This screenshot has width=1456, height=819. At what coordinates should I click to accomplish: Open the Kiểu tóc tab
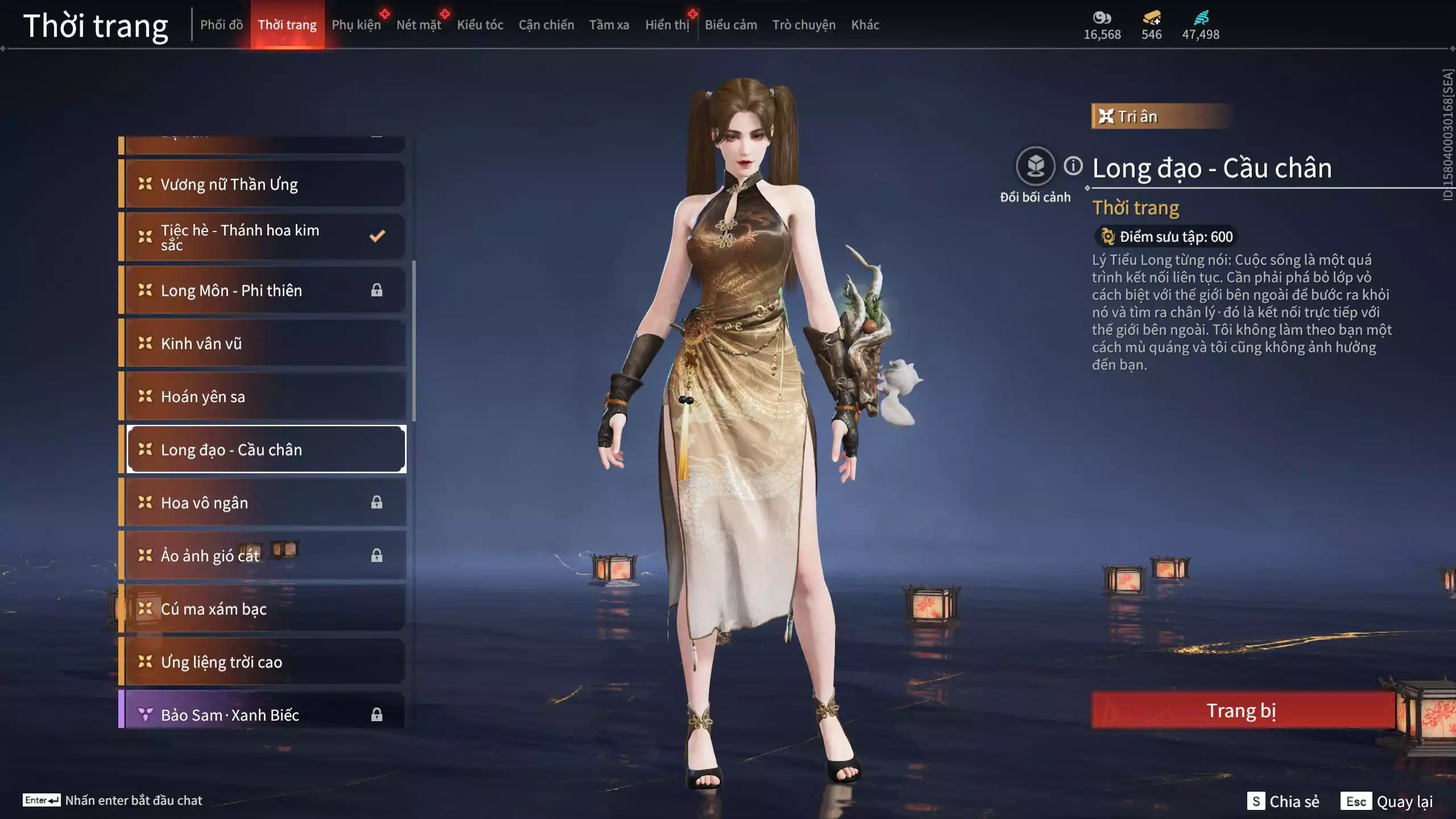coord(479,25)
